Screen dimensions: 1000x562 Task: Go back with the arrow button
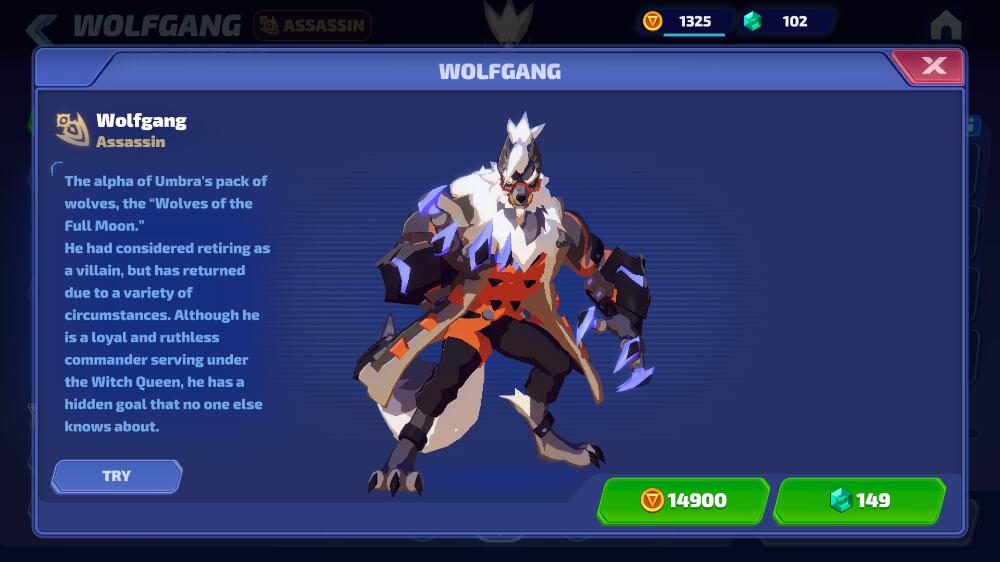[x=42, y=27]
